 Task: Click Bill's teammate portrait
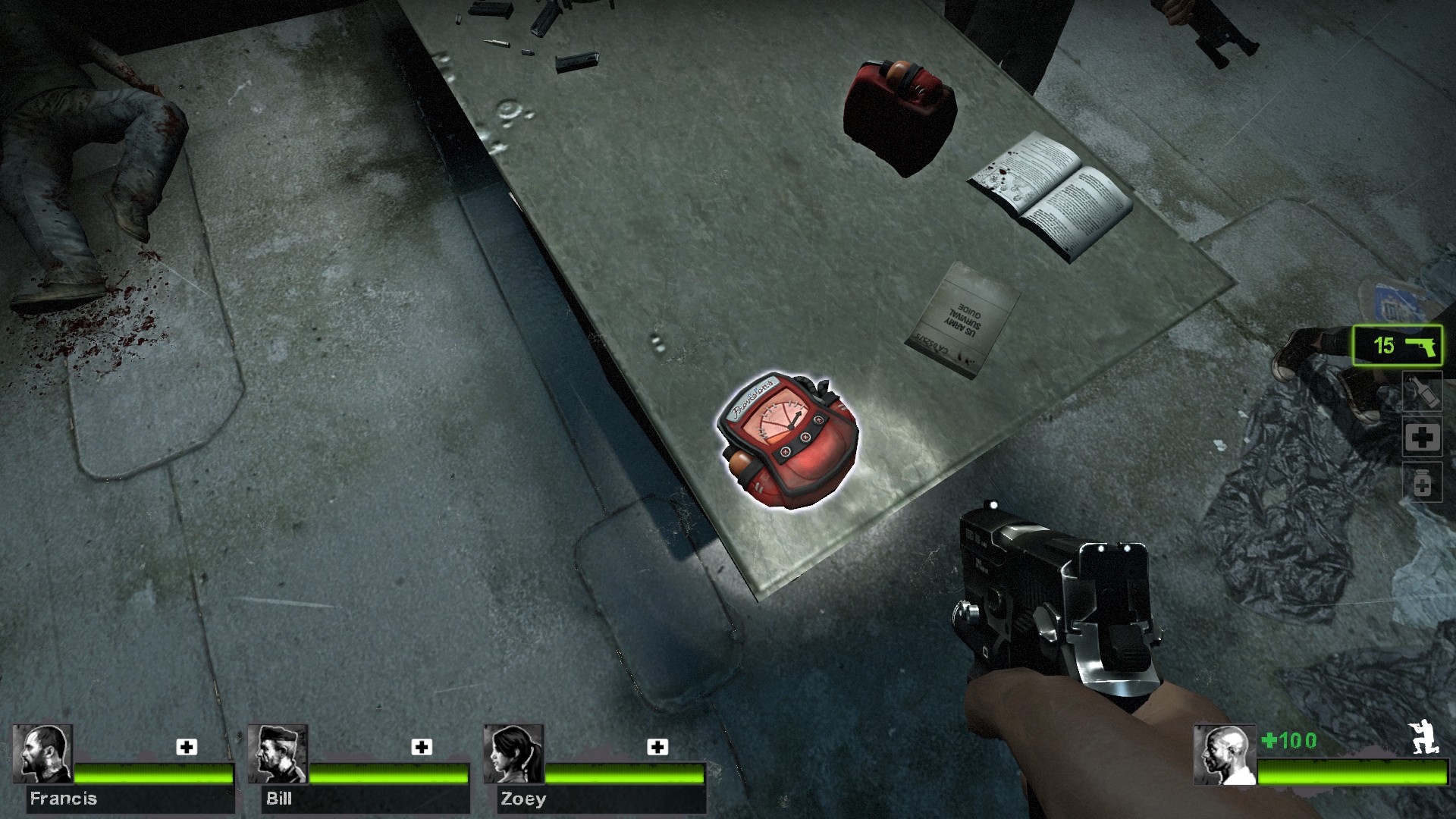[278, 754]
